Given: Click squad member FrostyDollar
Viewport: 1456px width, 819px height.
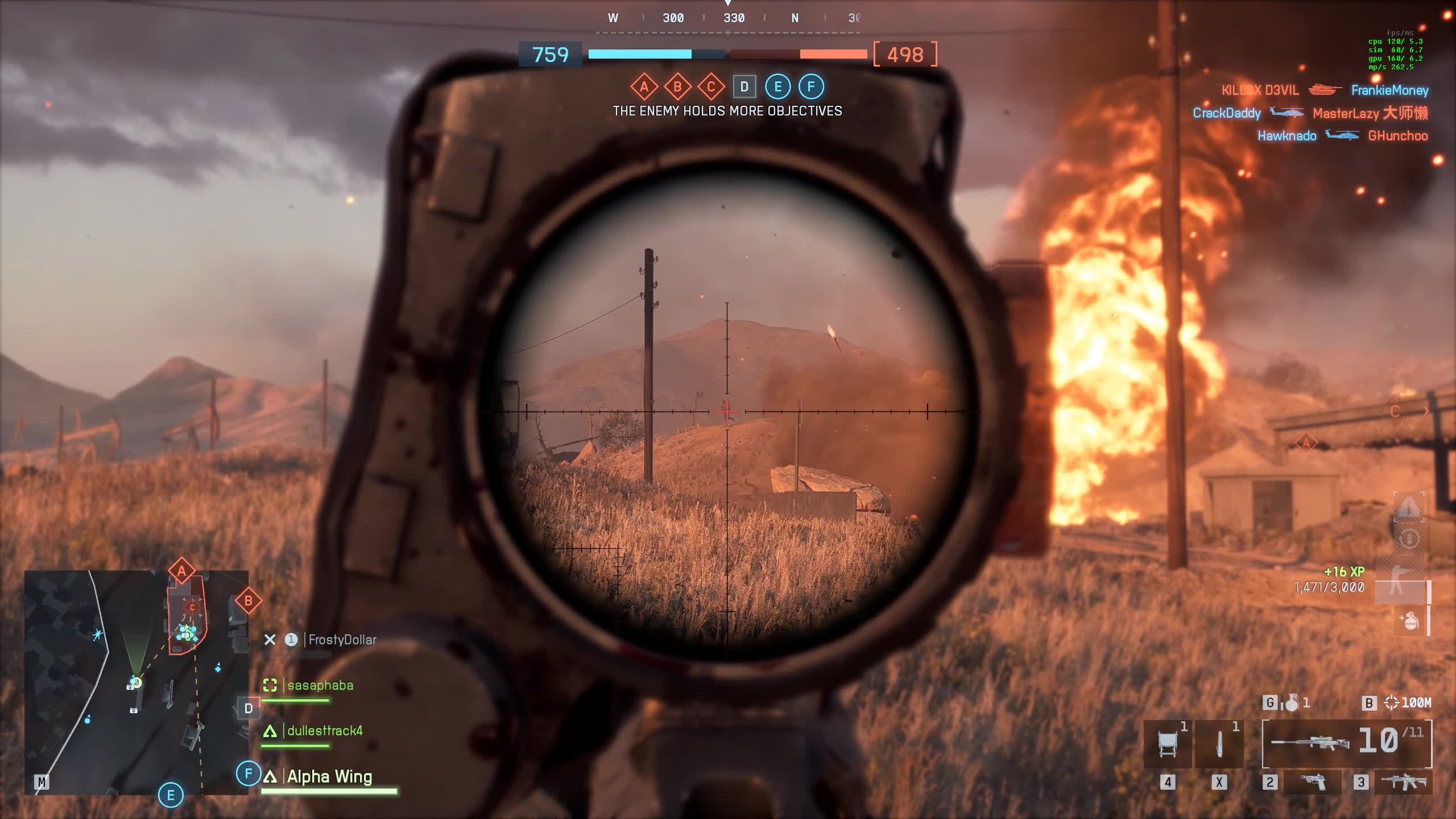Looking at the screenshot, I should 342,640.
